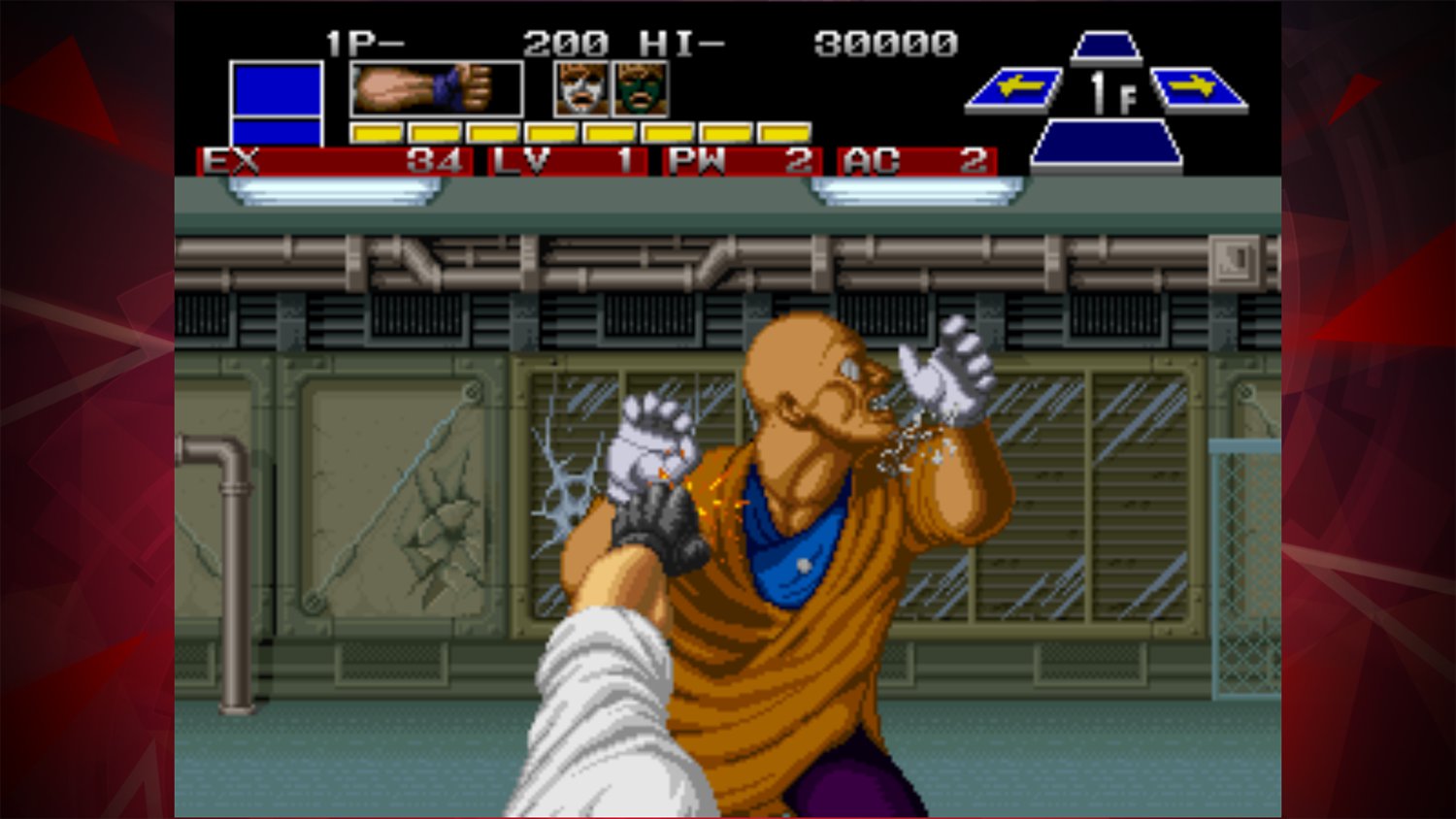The height and width of the screenshot is (819, 1456).
Task: Click the white mask enemy portrait
Action: [x=579, y=89]
